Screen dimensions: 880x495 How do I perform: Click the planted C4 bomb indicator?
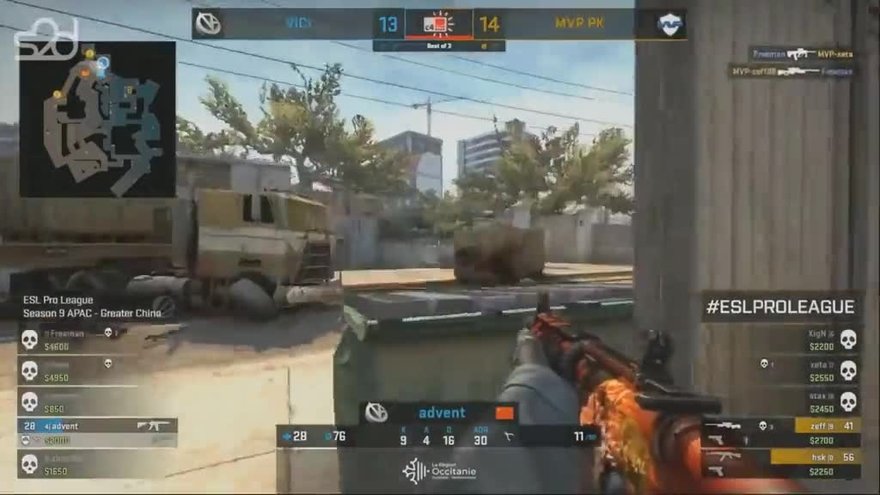(438, 24)
